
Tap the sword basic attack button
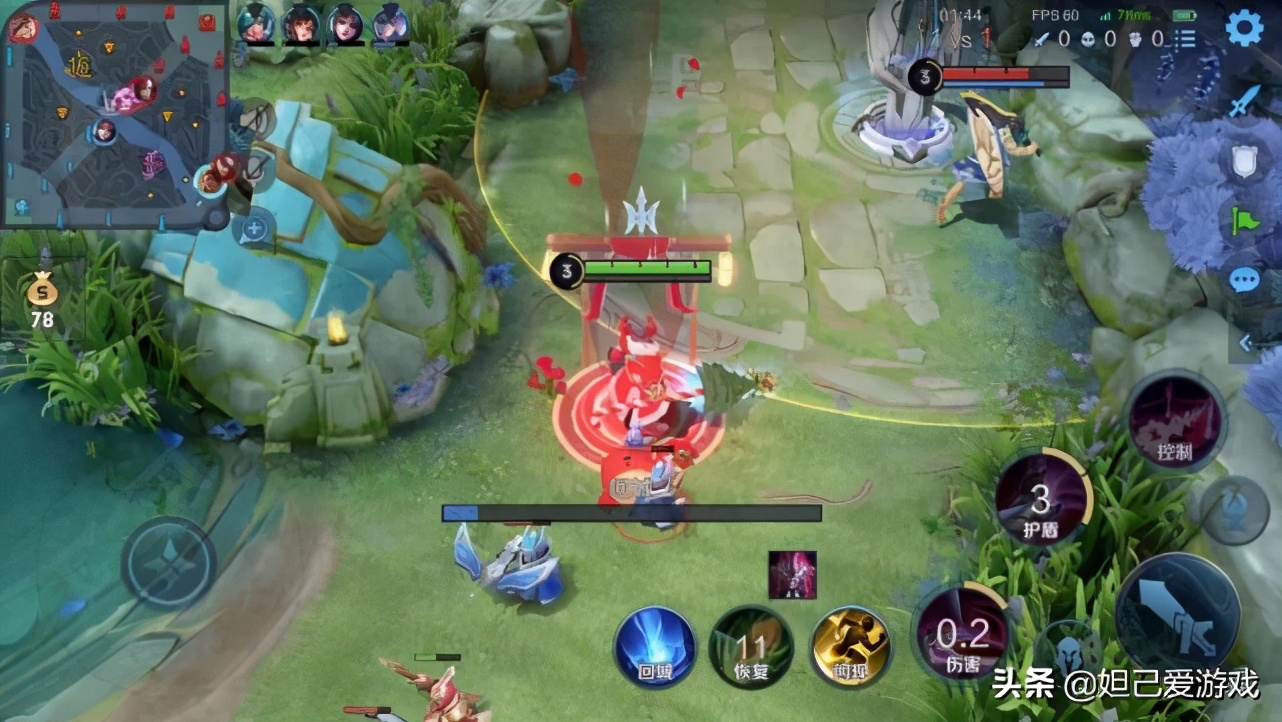pos(1177,613)
